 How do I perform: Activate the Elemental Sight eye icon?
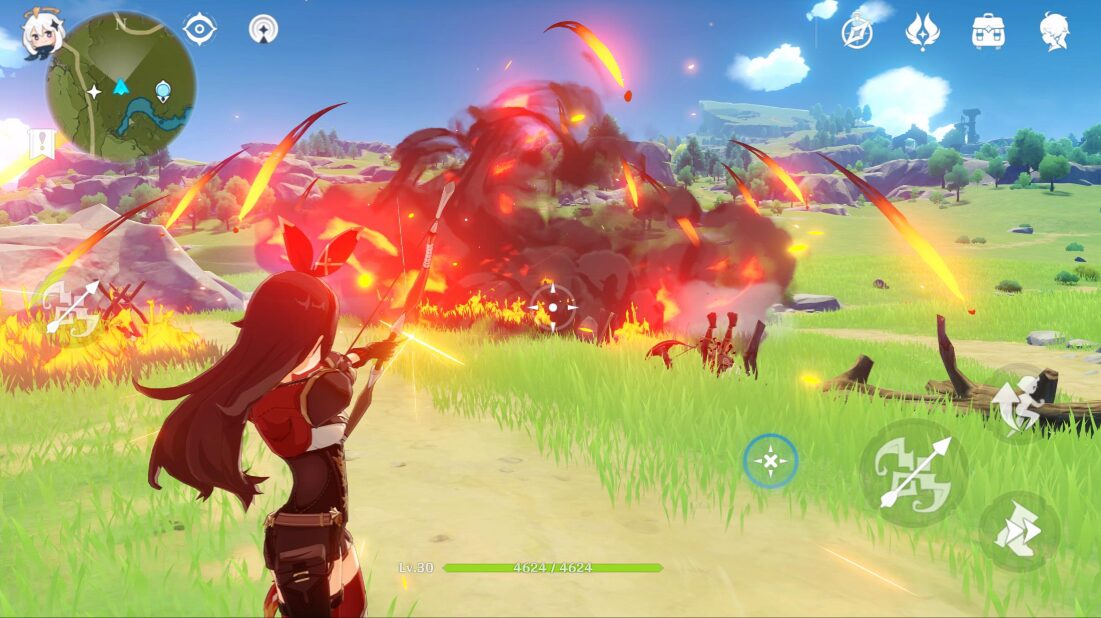(x=200, y=29)
